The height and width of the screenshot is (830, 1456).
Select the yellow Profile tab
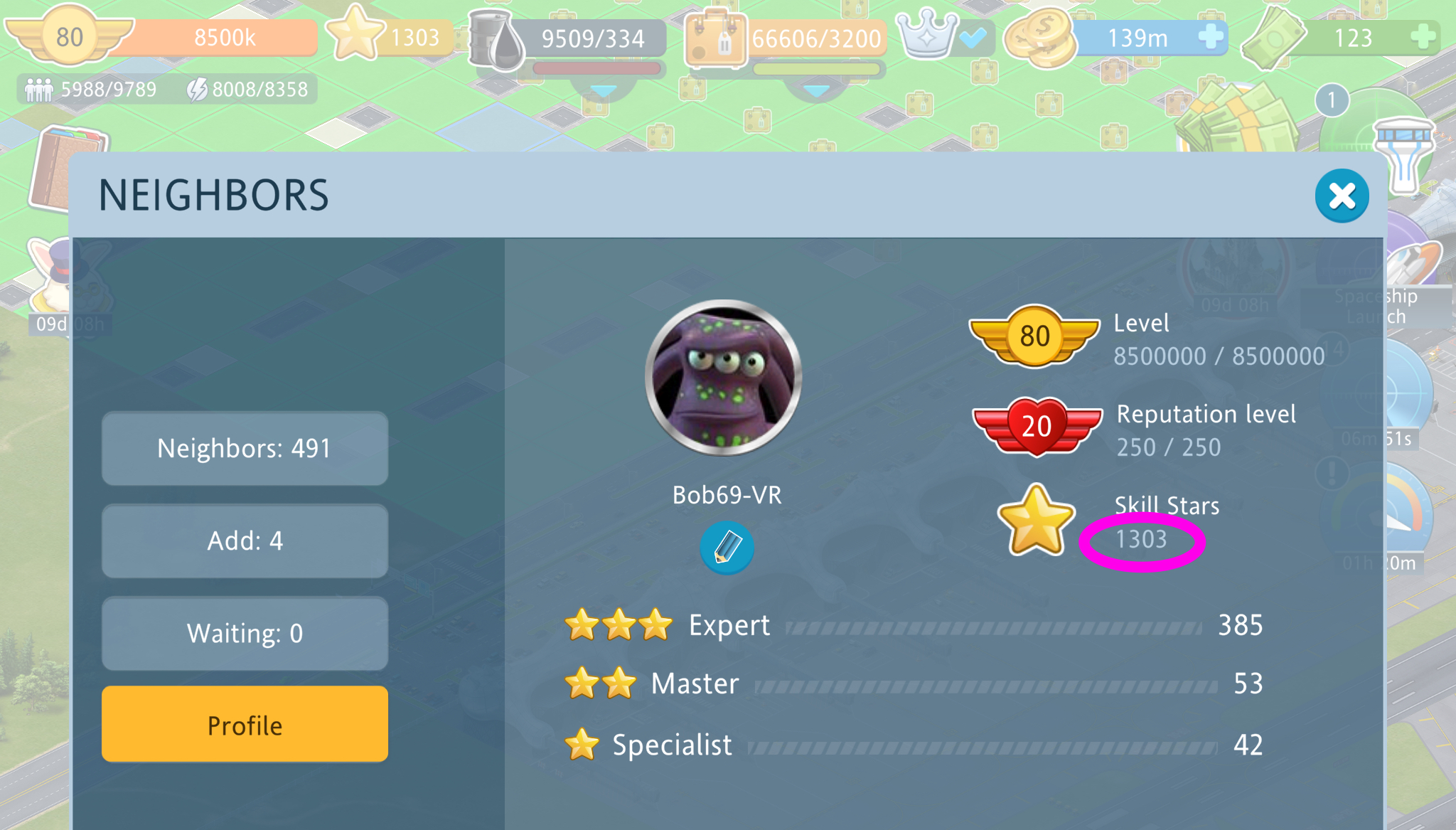(245, 725)
